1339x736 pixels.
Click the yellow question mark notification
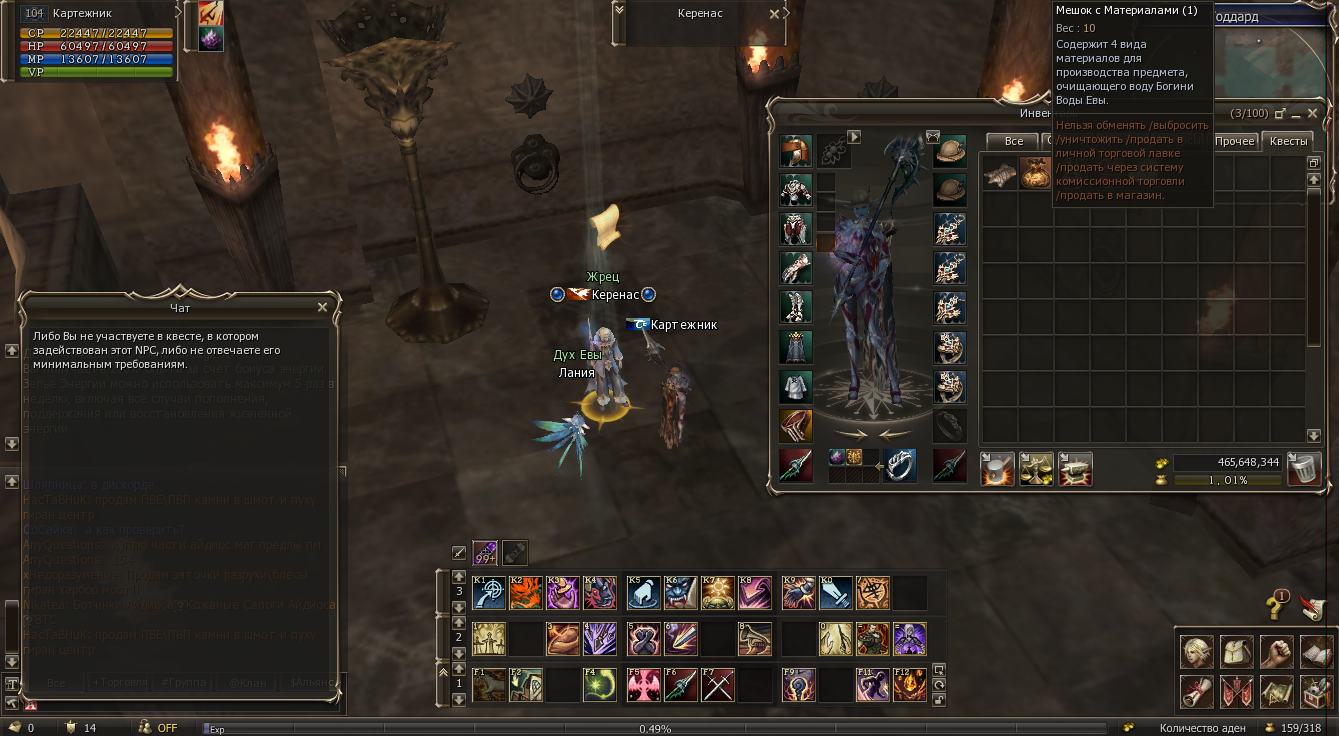(1275, 605)
